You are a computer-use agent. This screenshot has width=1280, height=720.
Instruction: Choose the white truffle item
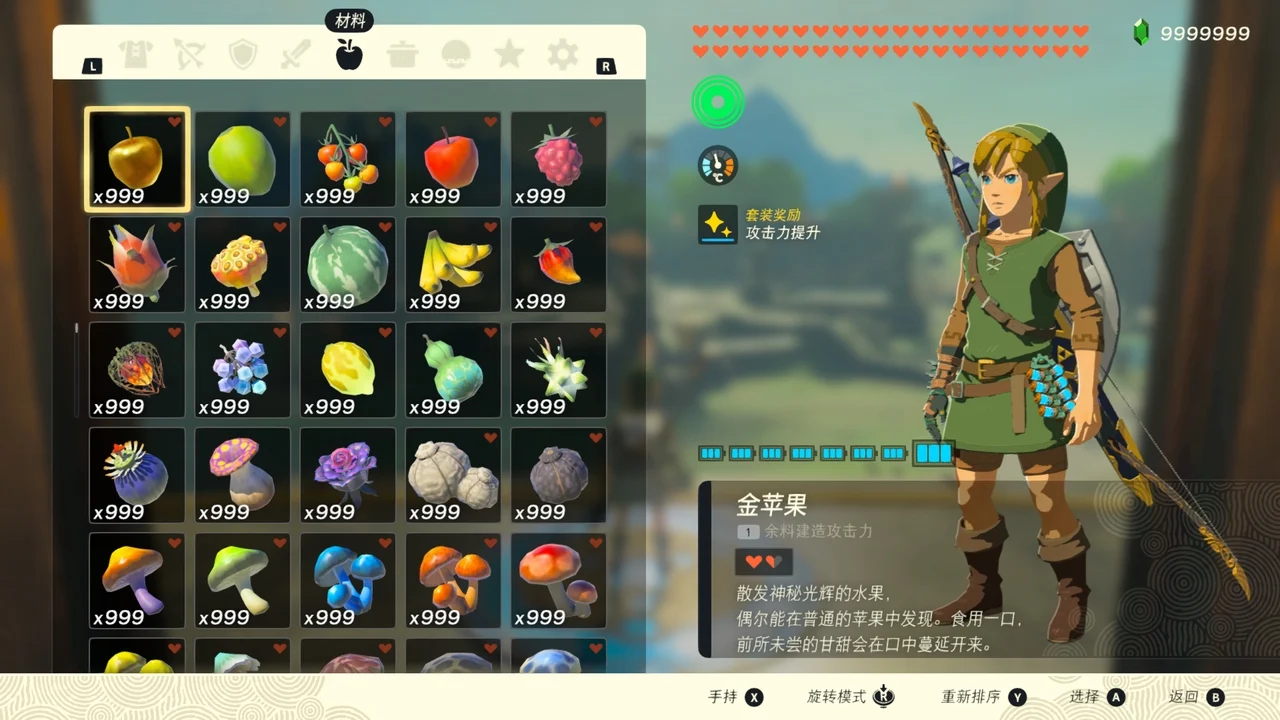[x=453, y=475]
